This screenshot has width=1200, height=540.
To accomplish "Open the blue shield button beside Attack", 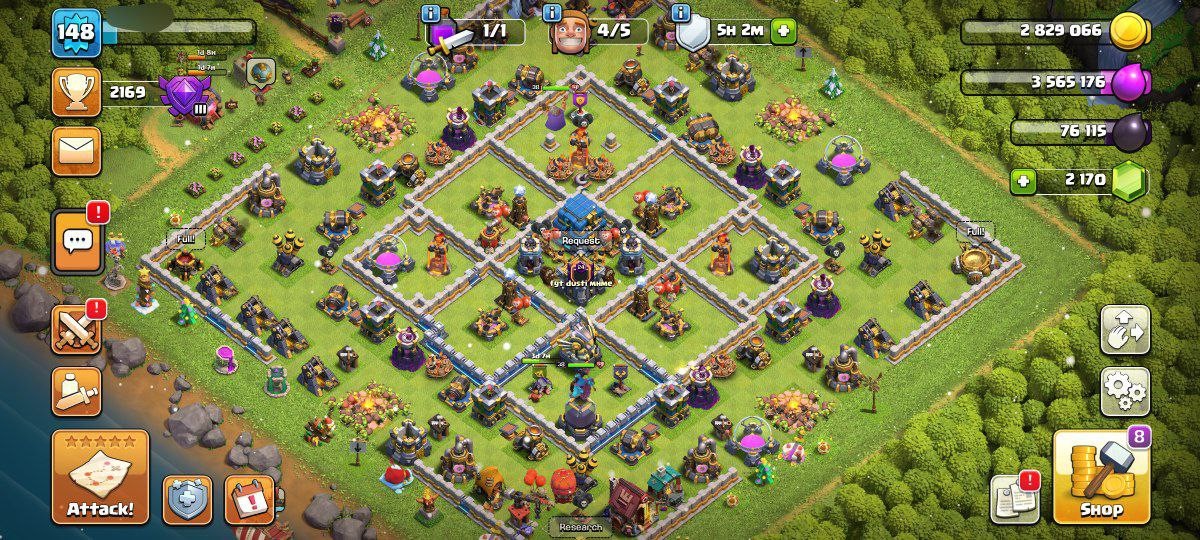I will point(188,500).
